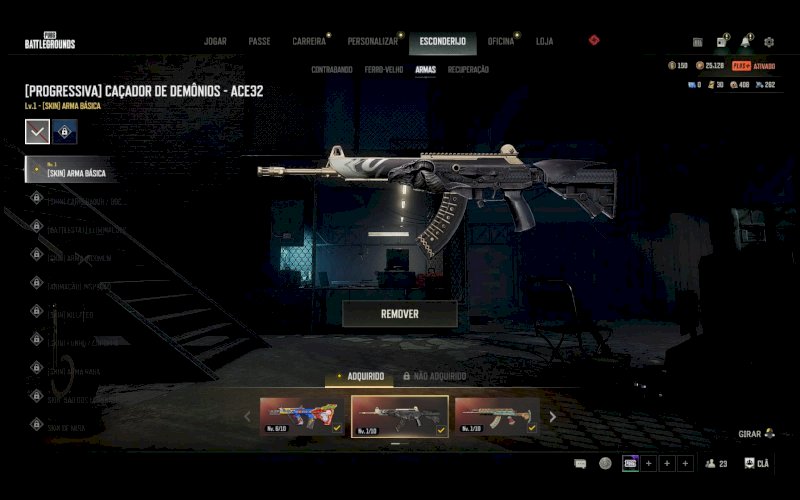Open the Clã panel
Screen dimensions: 800x500
[757, 464]
